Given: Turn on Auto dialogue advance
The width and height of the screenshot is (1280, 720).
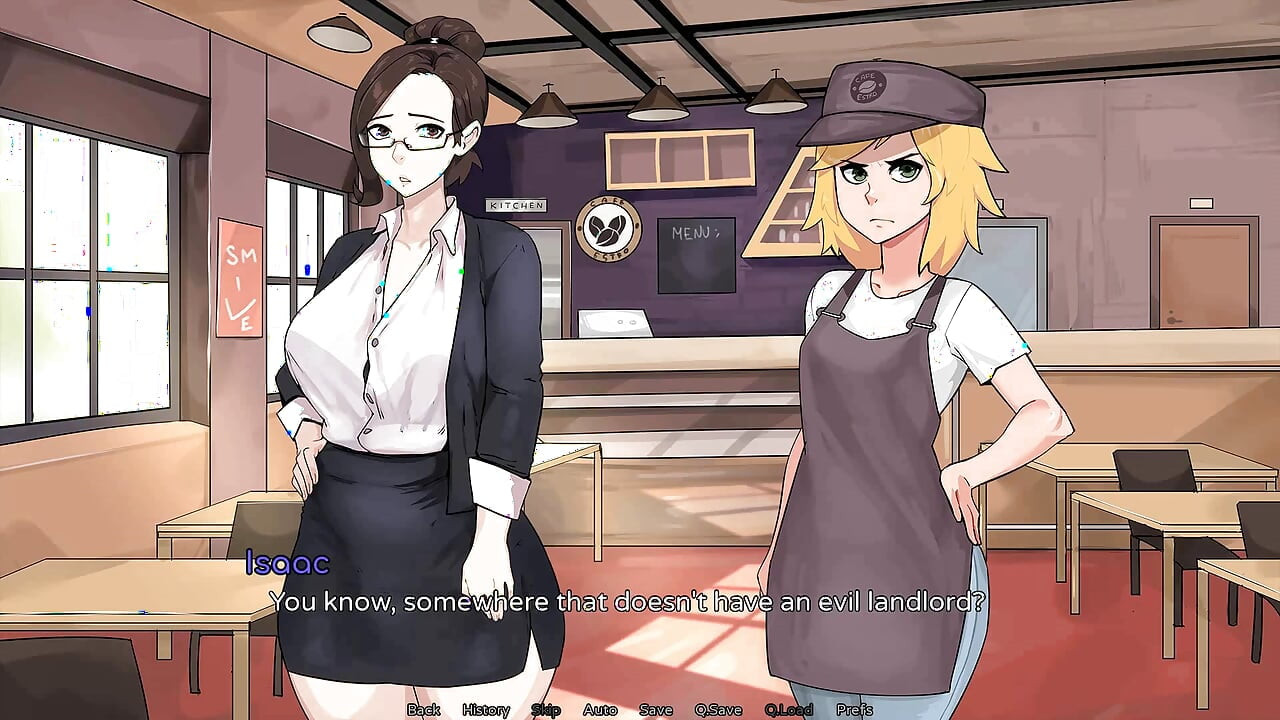Looking at the screenshot, I should (x=600, y=710).
